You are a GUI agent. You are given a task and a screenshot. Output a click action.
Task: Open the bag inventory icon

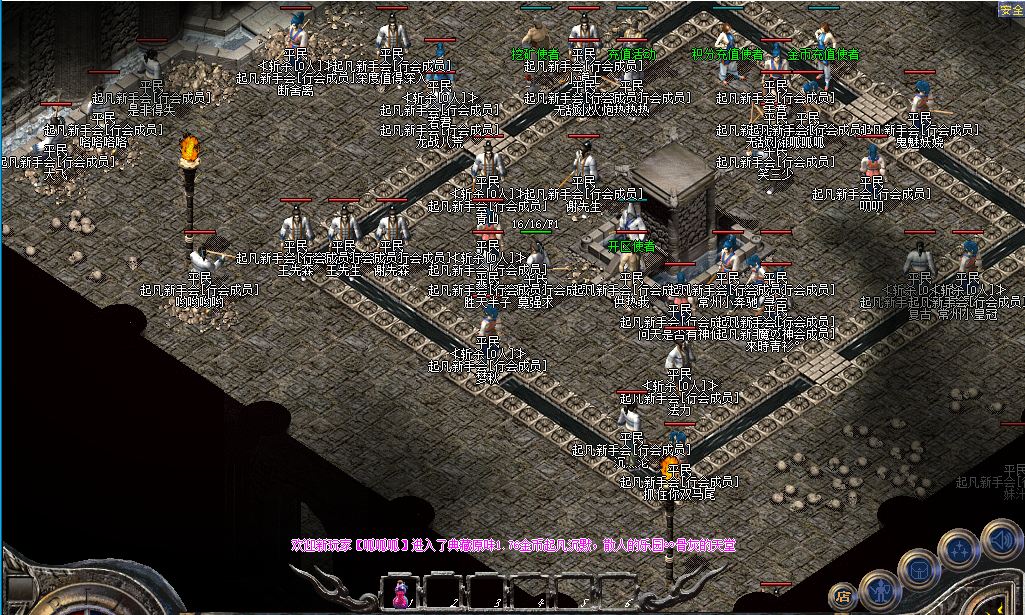click(x=918, y=569)
